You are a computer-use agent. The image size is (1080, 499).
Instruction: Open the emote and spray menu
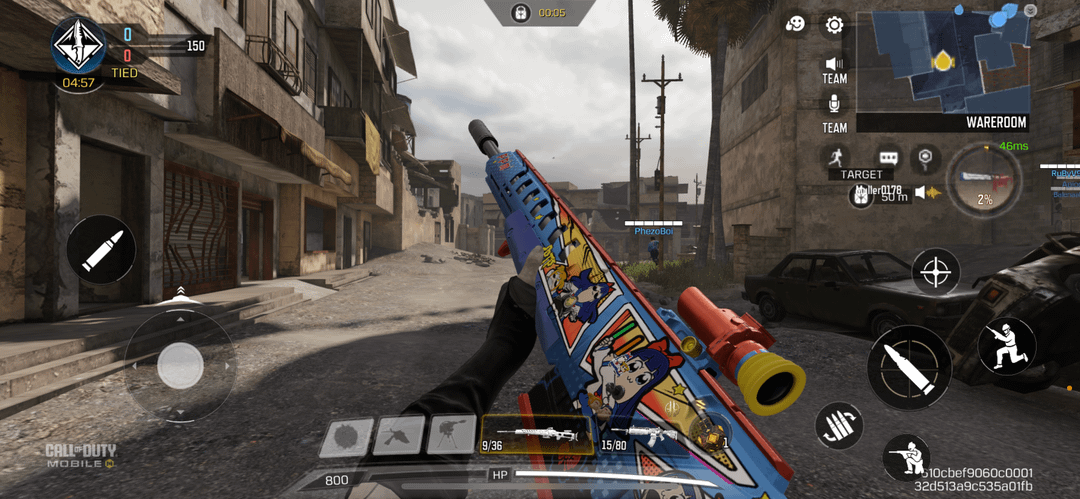(796, 25)
